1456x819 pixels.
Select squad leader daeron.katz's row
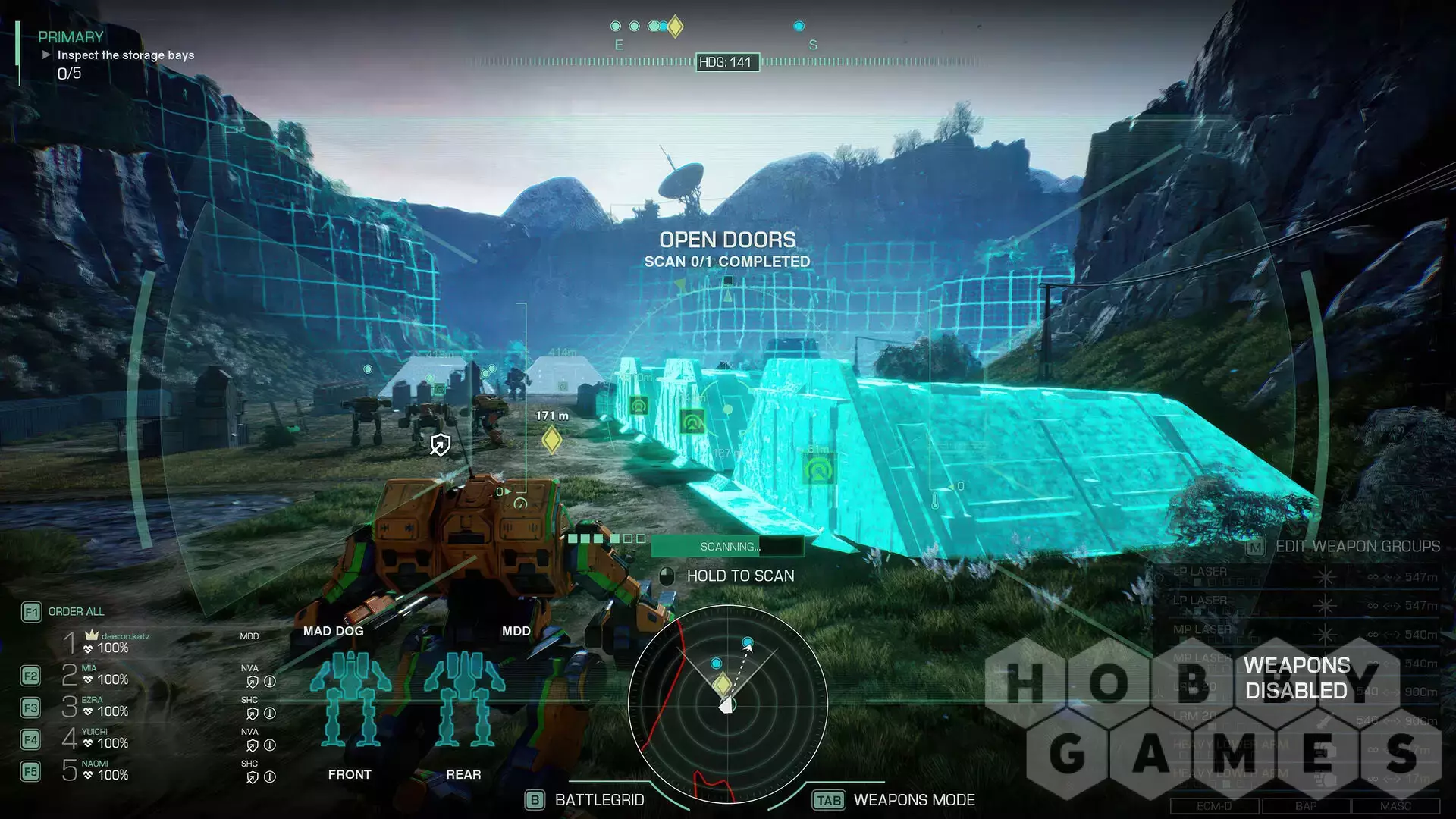click(112, 643)
